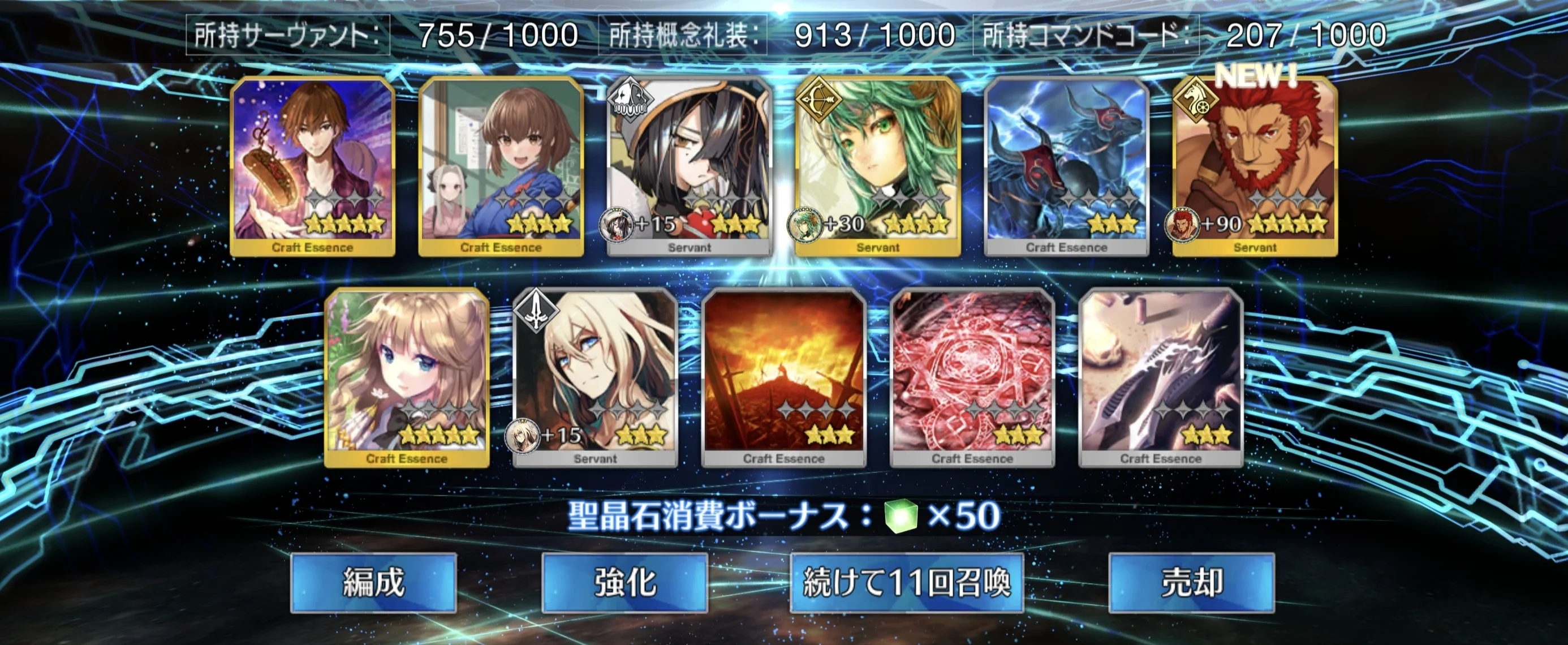1568x645 pixels.
Task: View the blue thunder bulls Craft Essence
Action: tap(1066, 166)
